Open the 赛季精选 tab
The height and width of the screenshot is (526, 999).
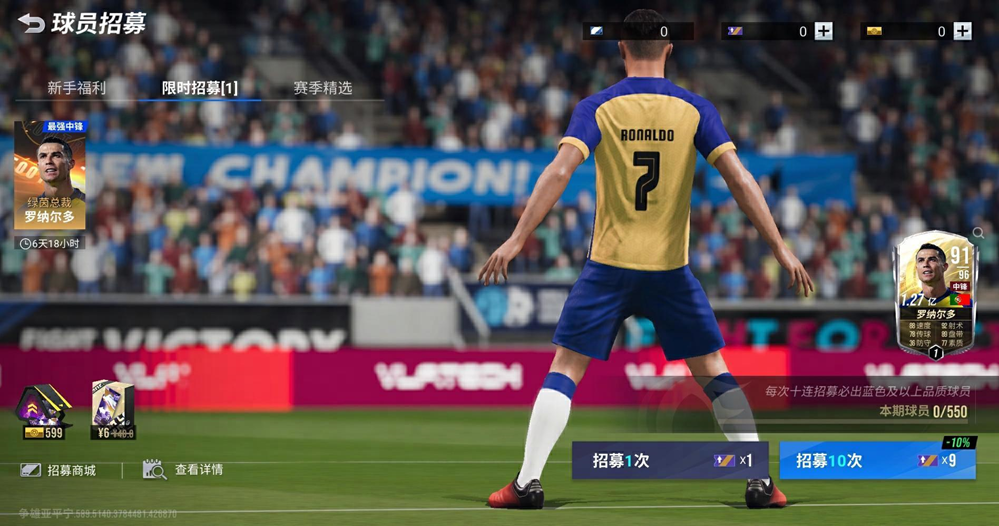(x=323, y=88)
